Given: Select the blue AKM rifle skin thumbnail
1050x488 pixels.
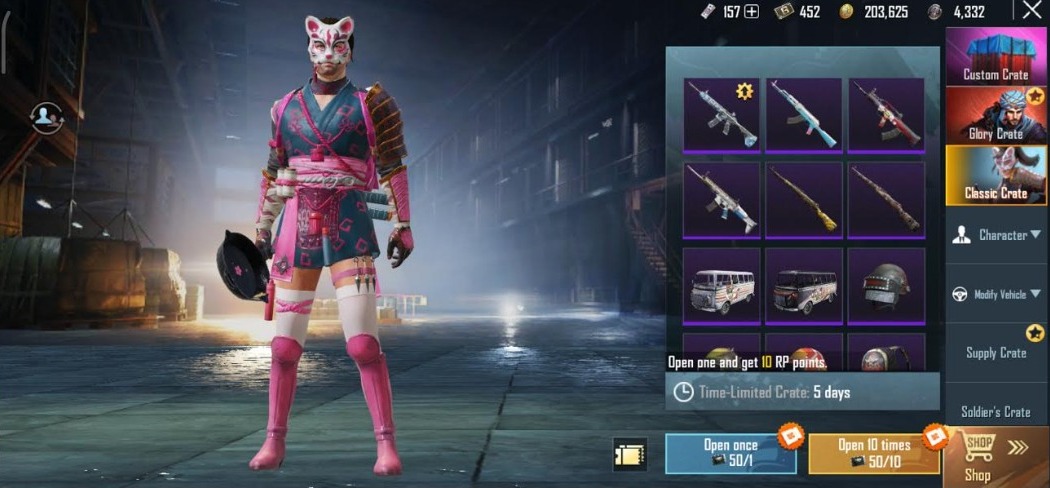Looking at the screenshot, I should click(804, 115).
